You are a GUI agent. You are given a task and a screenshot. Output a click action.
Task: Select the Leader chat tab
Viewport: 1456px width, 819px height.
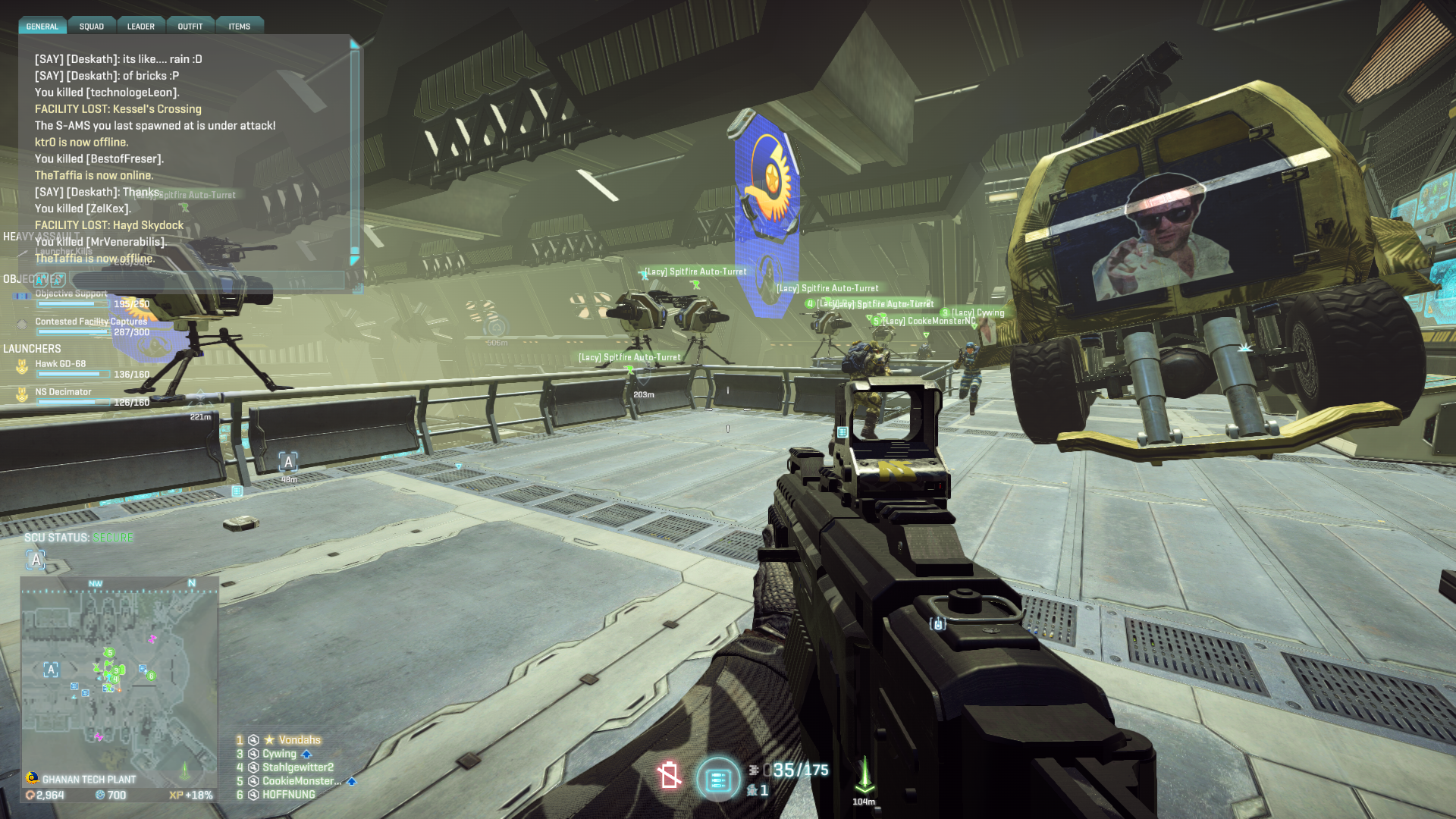pyautogui.click(x=140, y=27)
